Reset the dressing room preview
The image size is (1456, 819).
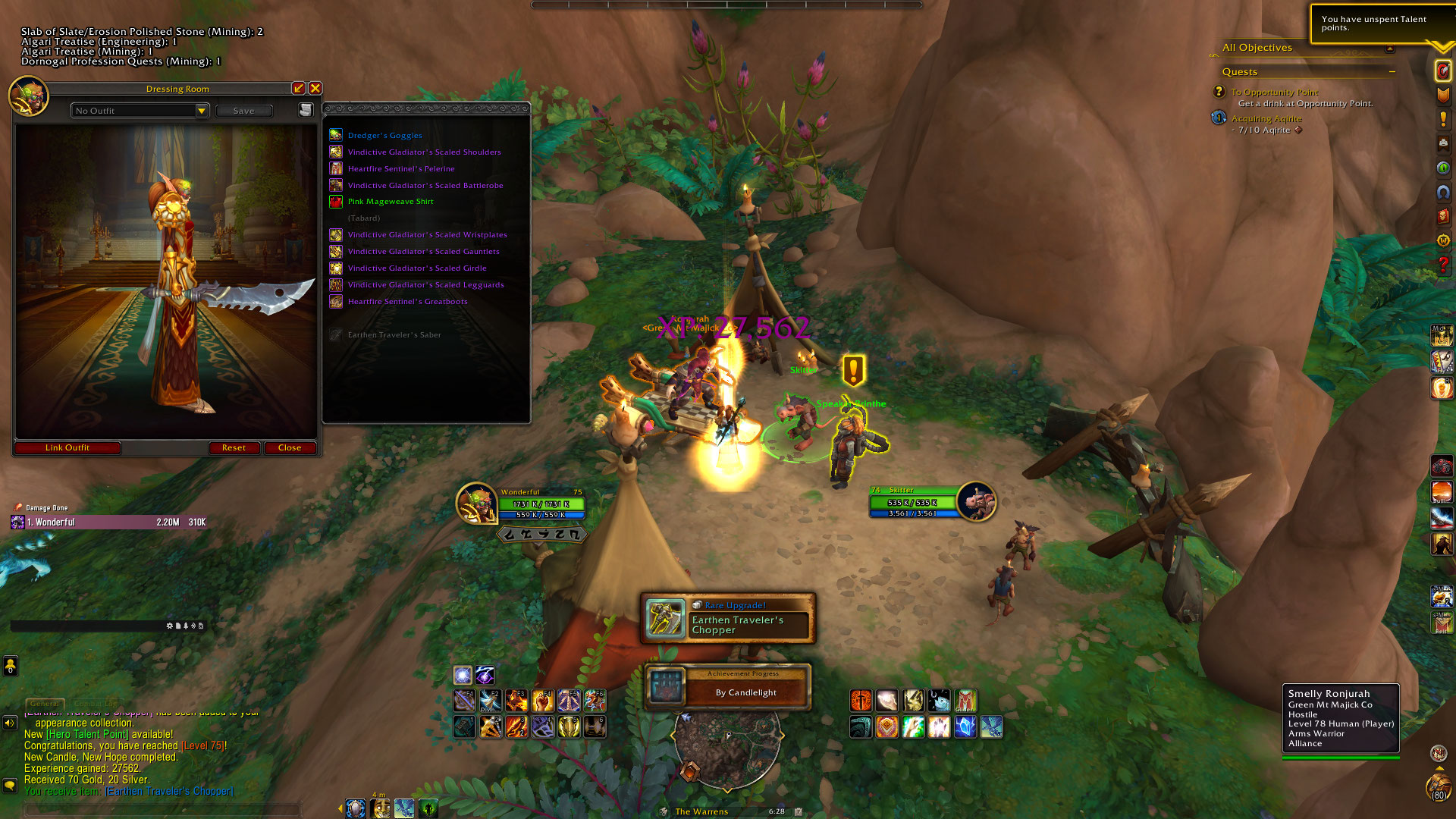click(x=234, y=447)
